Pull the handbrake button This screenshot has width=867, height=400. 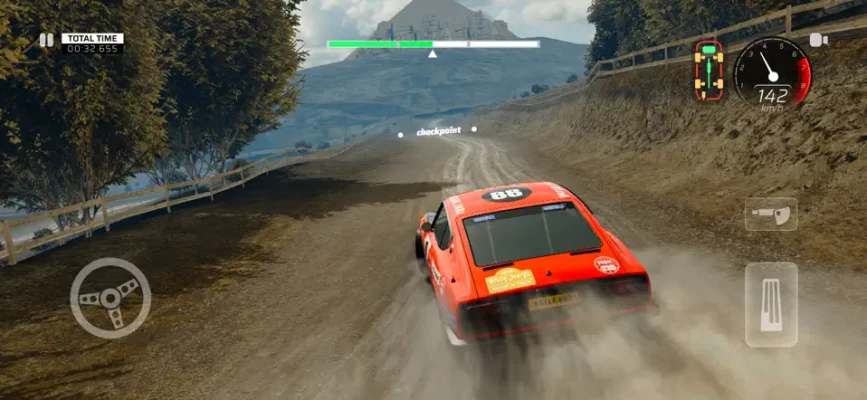(771, 214)
